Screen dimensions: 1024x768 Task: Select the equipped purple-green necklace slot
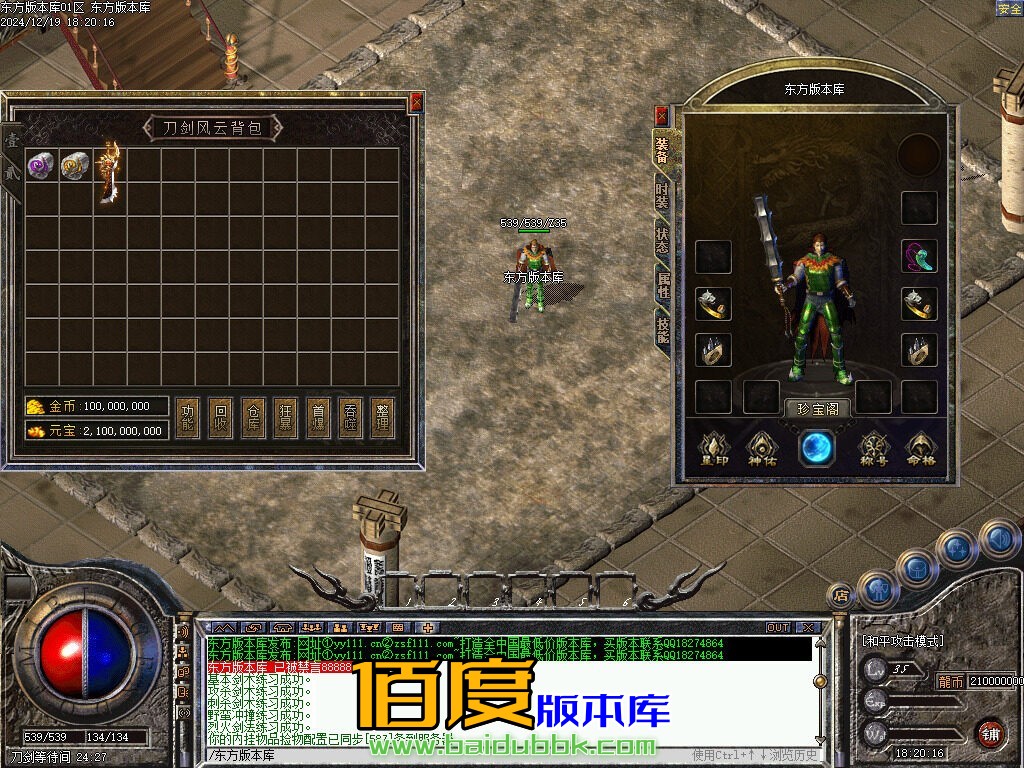click(919, 256)
